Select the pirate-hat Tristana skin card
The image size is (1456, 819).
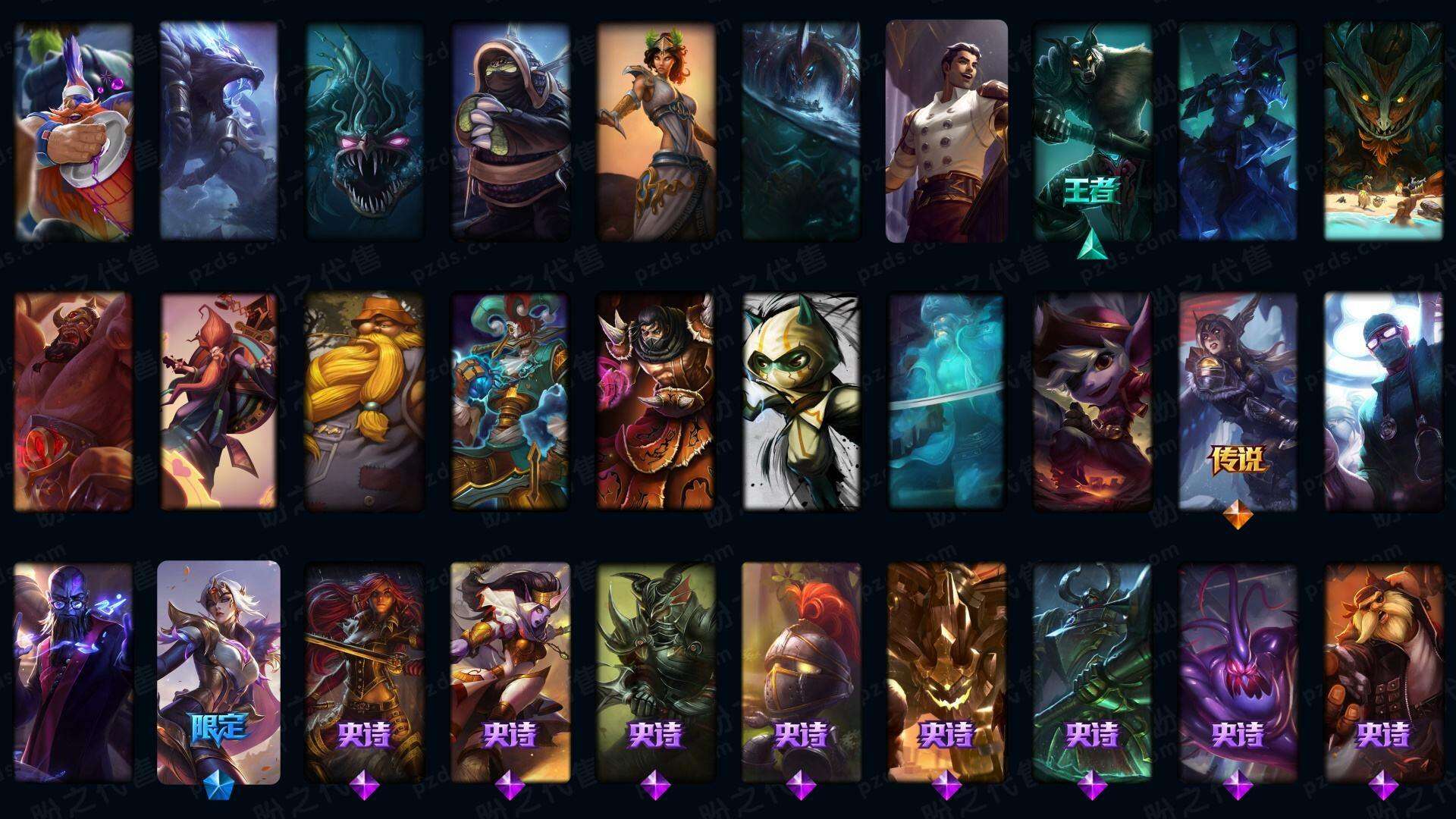(x=1092, y=401)
